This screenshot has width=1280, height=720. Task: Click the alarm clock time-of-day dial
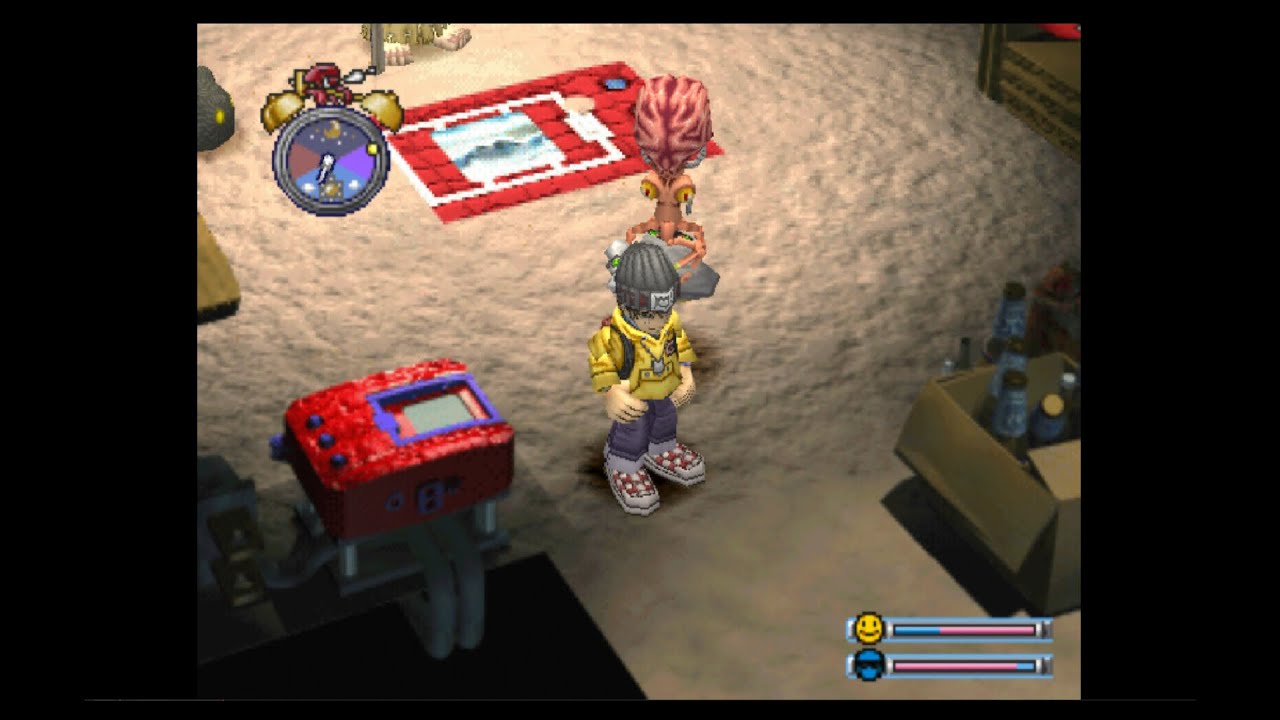tap(329, 159)
